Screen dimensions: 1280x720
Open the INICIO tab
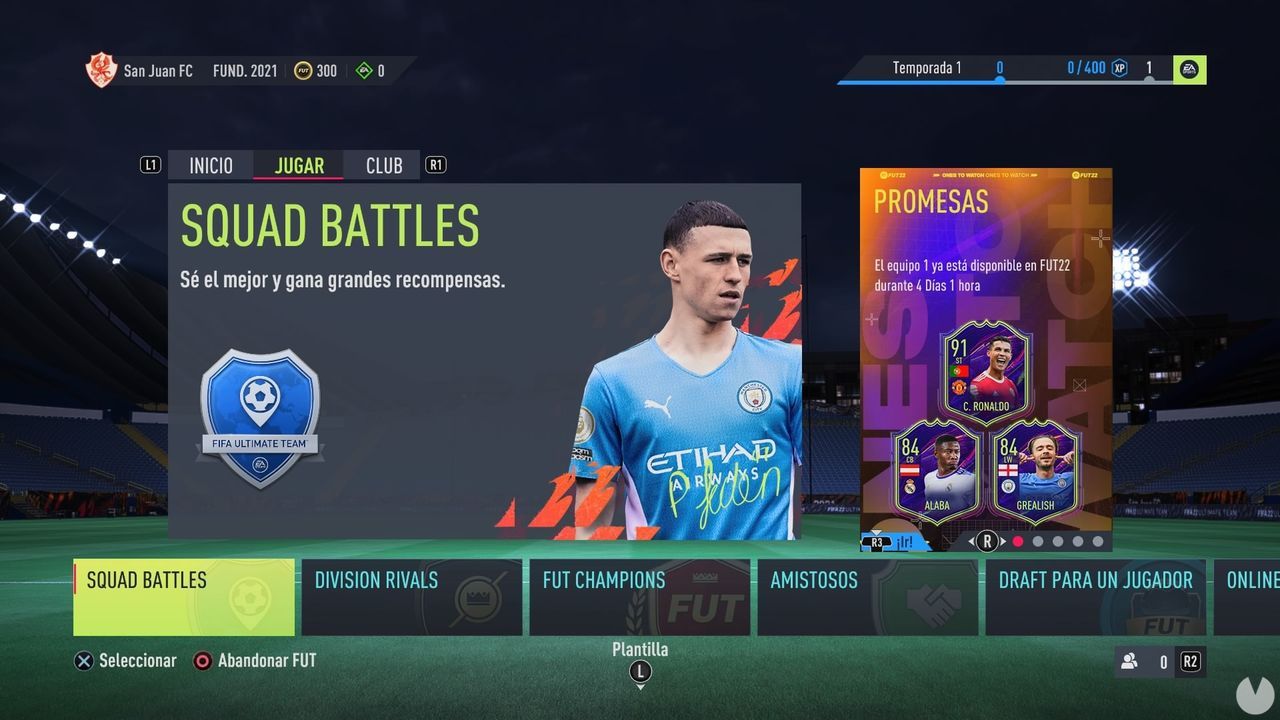pos(210,165)
